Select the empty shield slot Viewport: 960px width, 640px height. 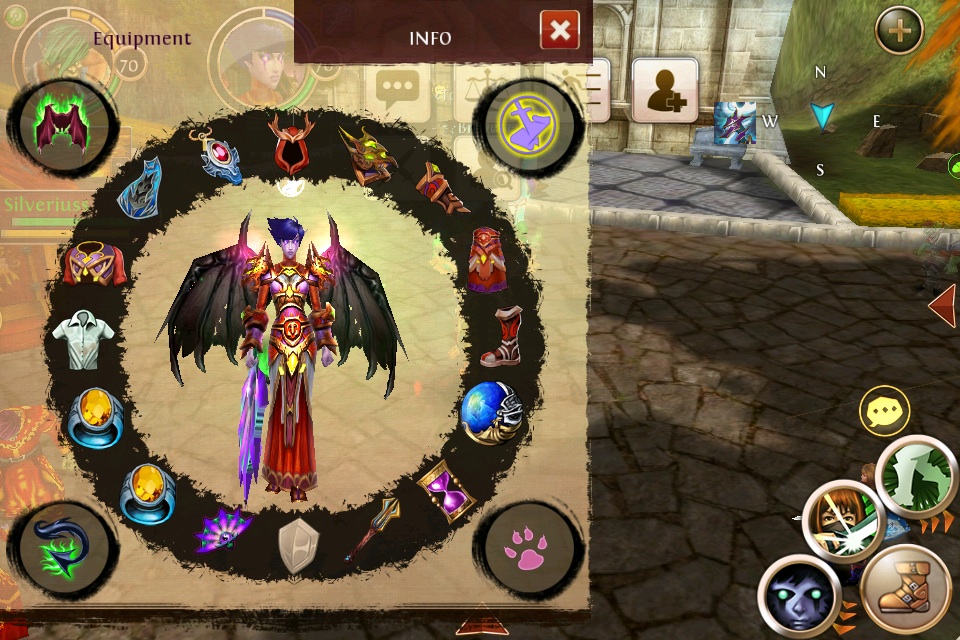pyautogui.click(x=296, y=545)
